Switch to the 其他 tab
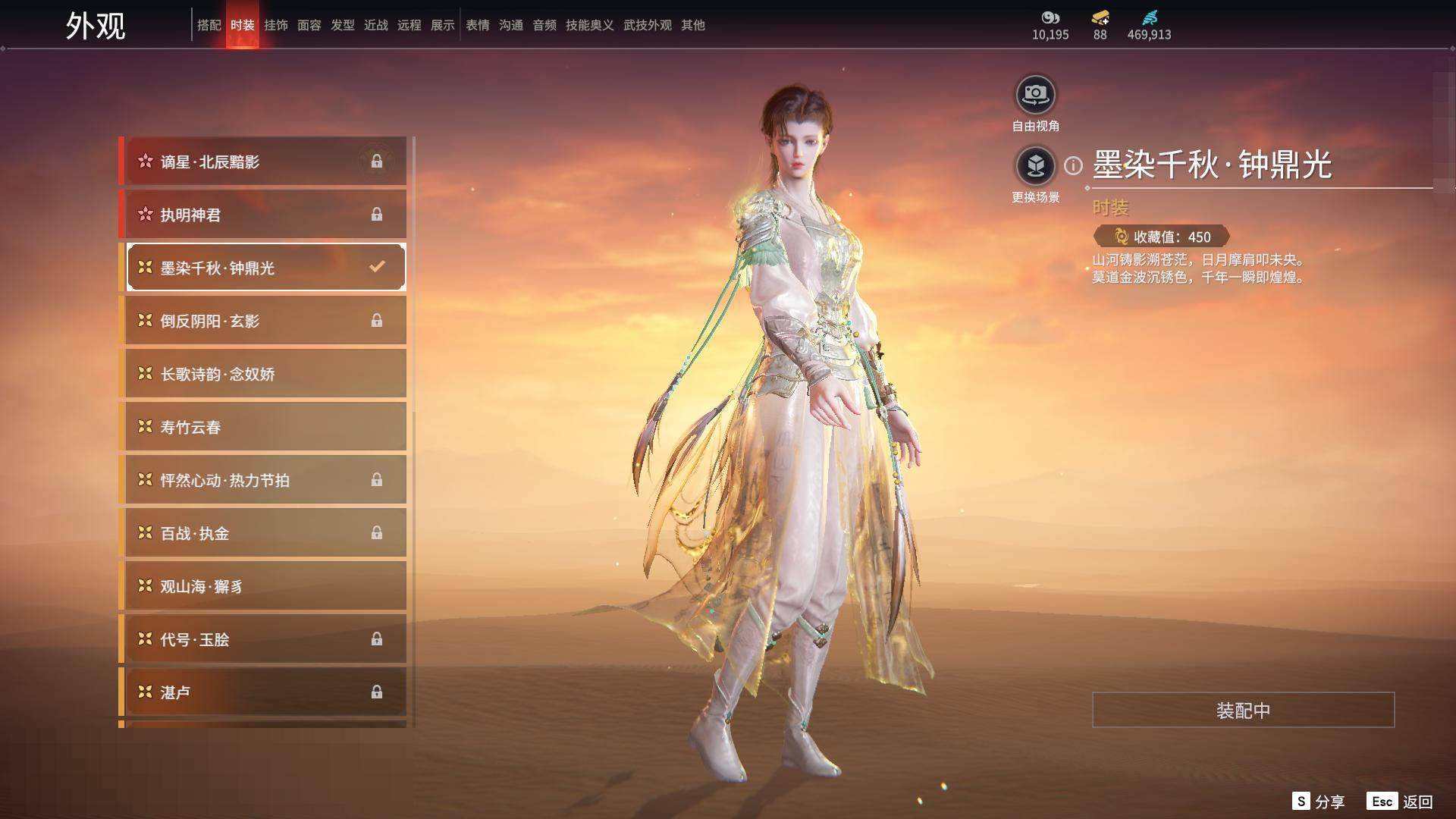Viewport: 1456px width, 819px height. 692,25
